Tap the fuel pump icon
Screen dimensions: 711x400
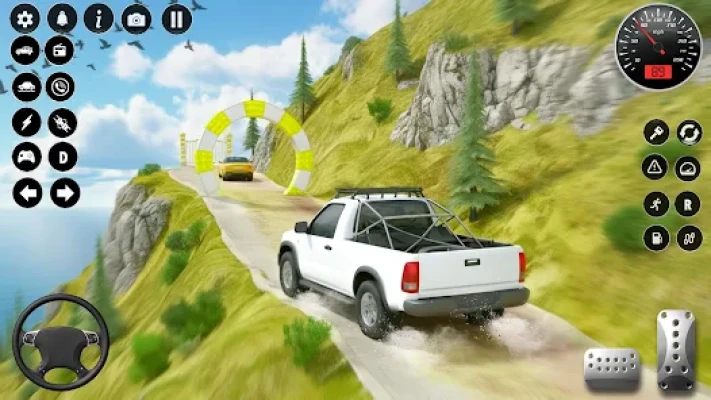pos(656,239)
